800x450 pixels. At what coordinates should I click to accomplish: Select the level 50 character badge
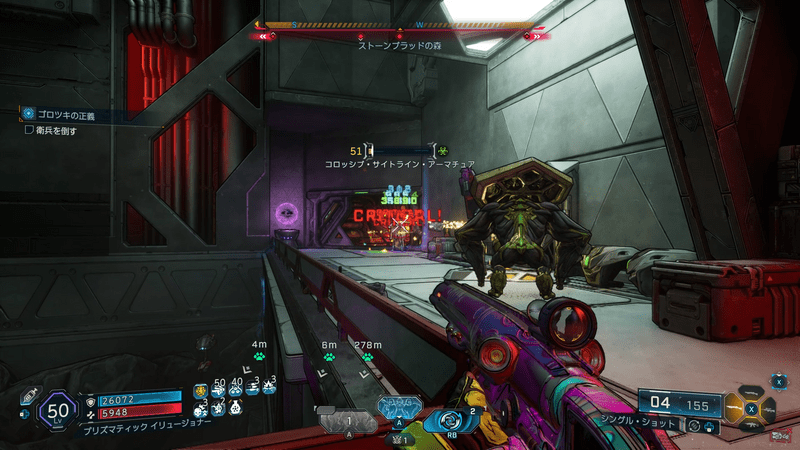click(57, 410)
